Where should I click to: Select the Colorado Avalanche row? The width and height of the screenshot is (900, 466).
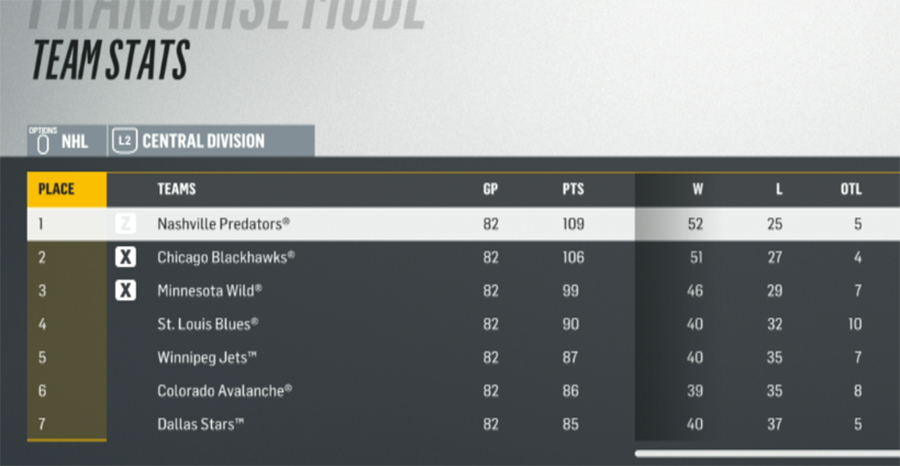(x=224, y=391)
